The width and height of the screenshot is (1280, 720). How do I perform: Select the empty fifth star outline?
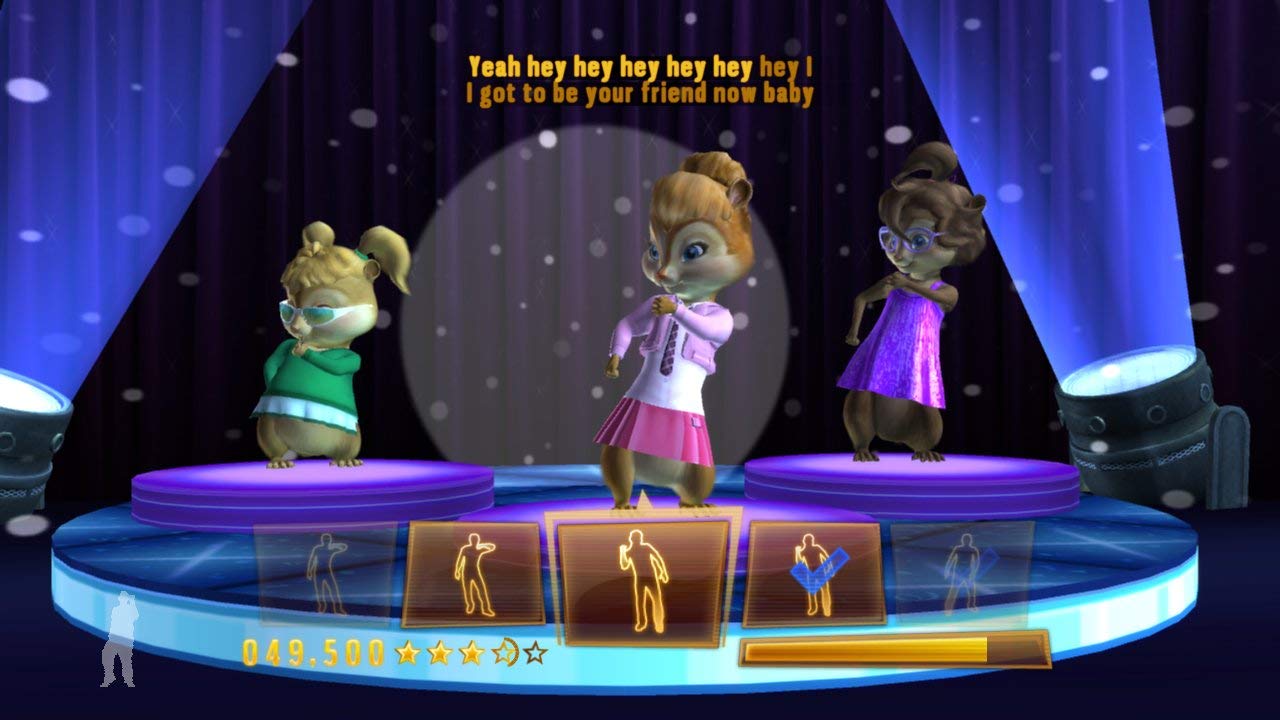click(x=533, y=650)
